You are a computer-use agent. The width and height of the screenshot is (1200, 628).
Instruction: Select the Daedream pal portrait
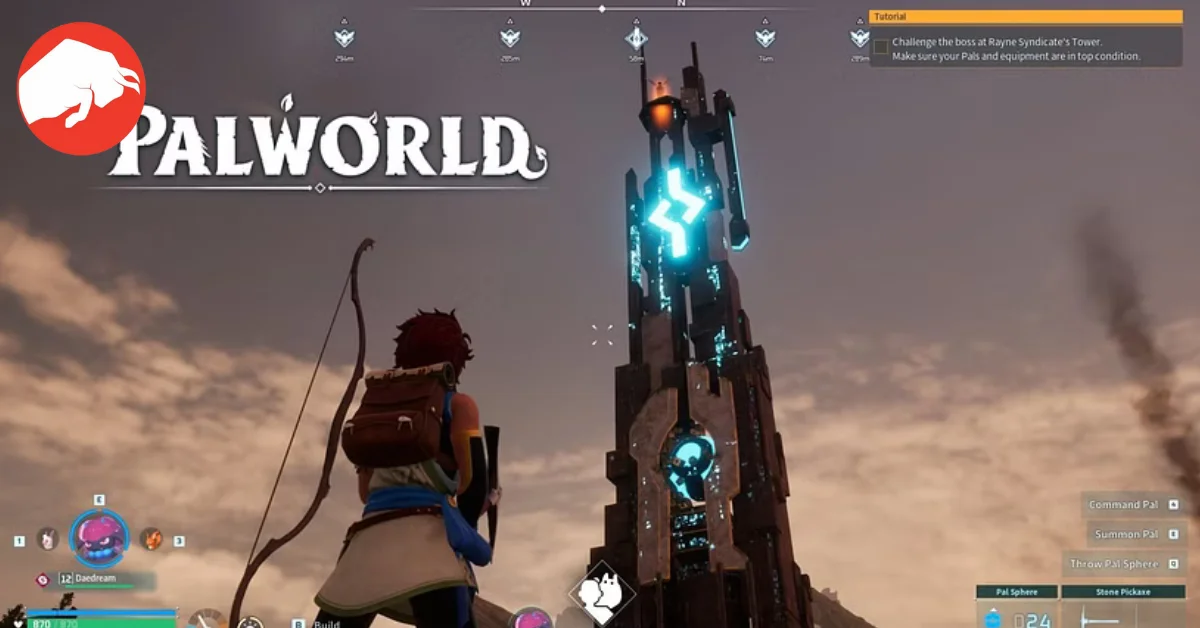pos(99,539)
